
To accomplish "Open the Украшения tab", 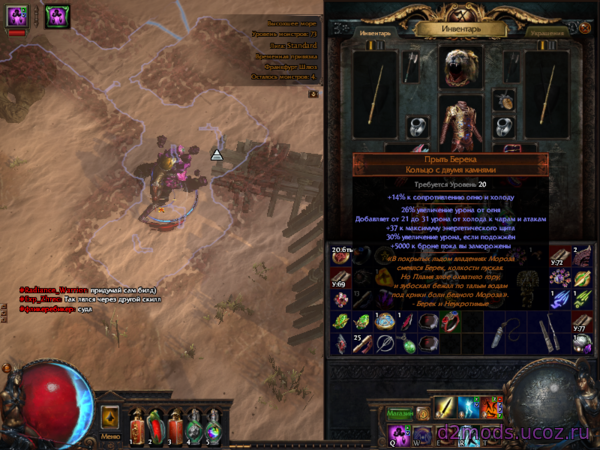I will click(x=546, y=33).
